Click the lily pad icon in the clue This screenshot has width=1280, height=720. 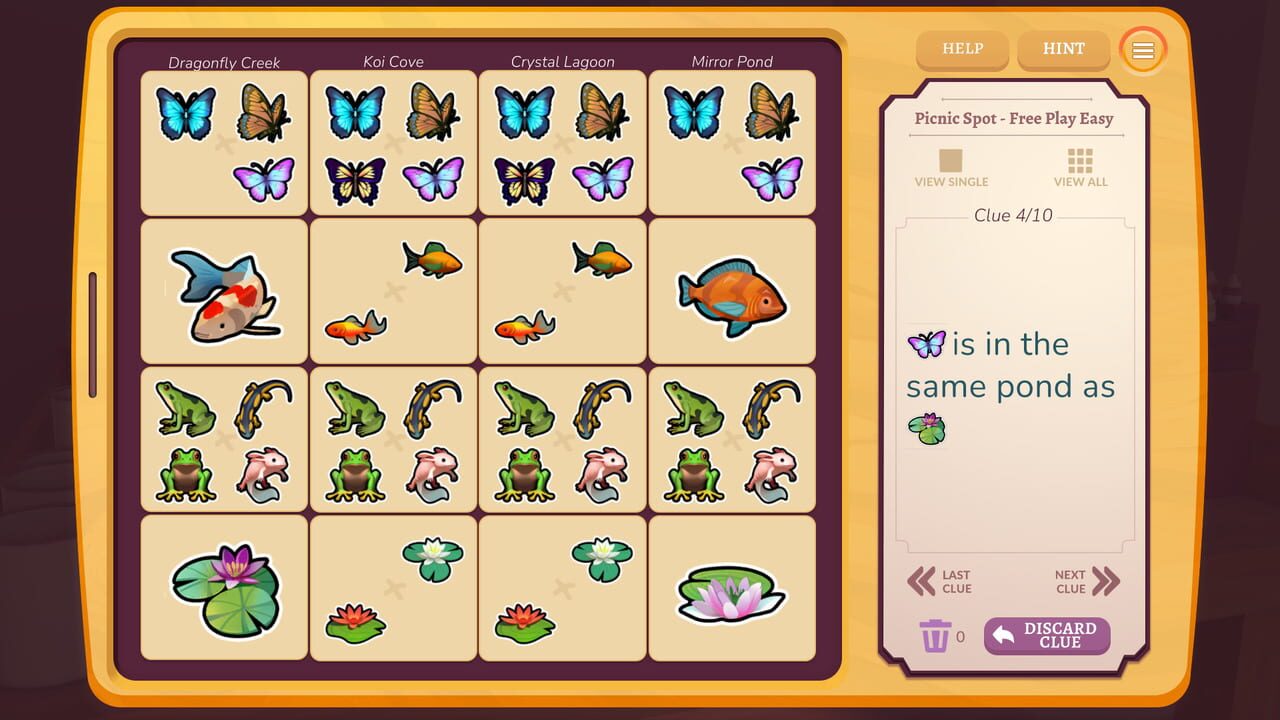pos(926,428)
